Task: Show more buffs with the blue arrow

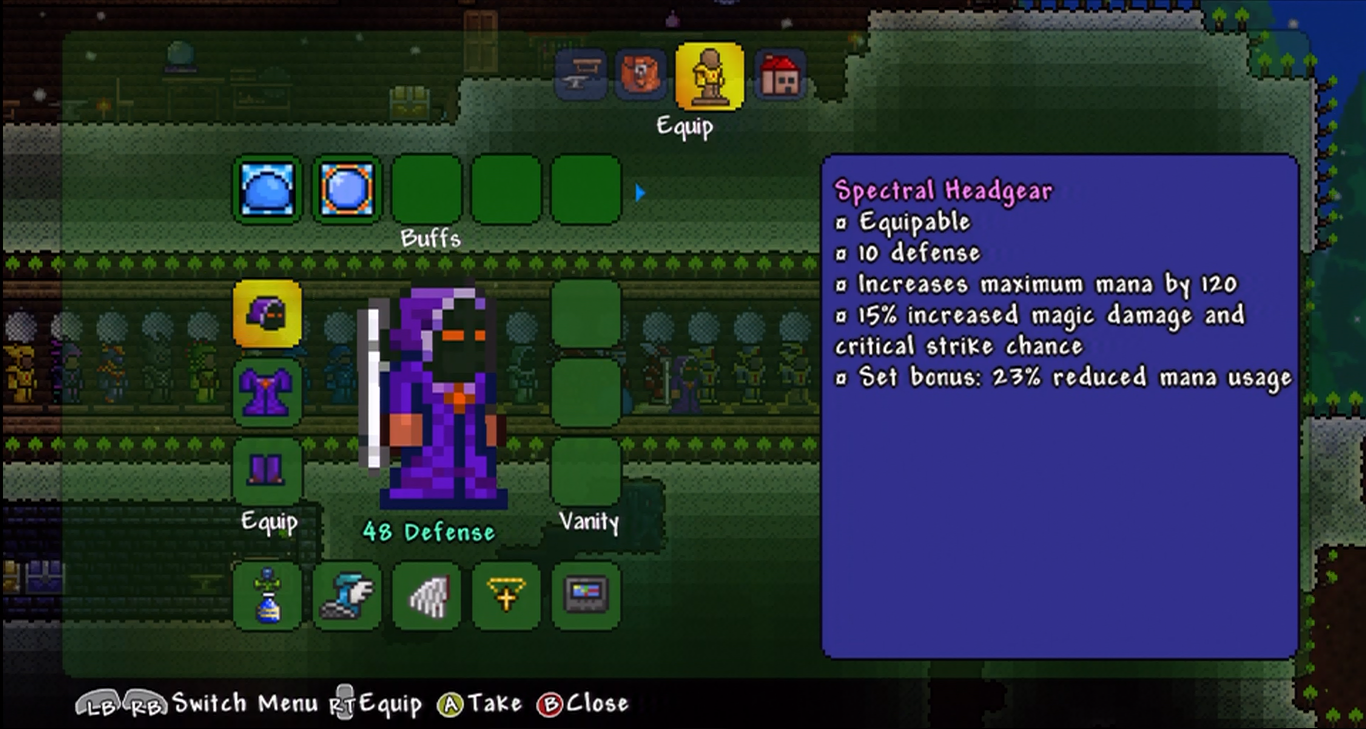Action: [x=640, y=192]
